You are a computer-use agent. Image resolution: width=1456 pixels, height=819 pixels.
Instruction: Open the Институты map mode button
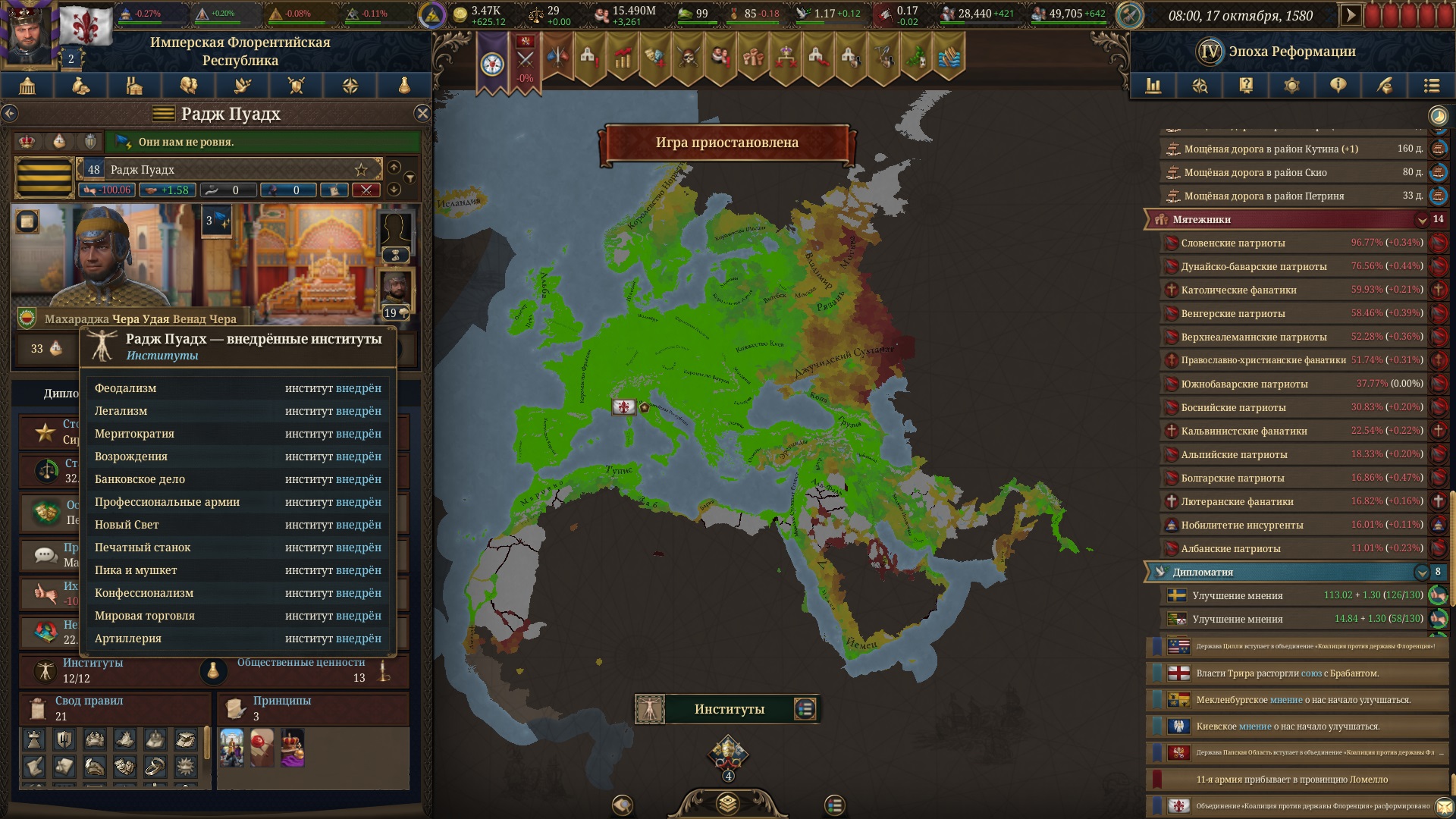click(x=728, y=709)
